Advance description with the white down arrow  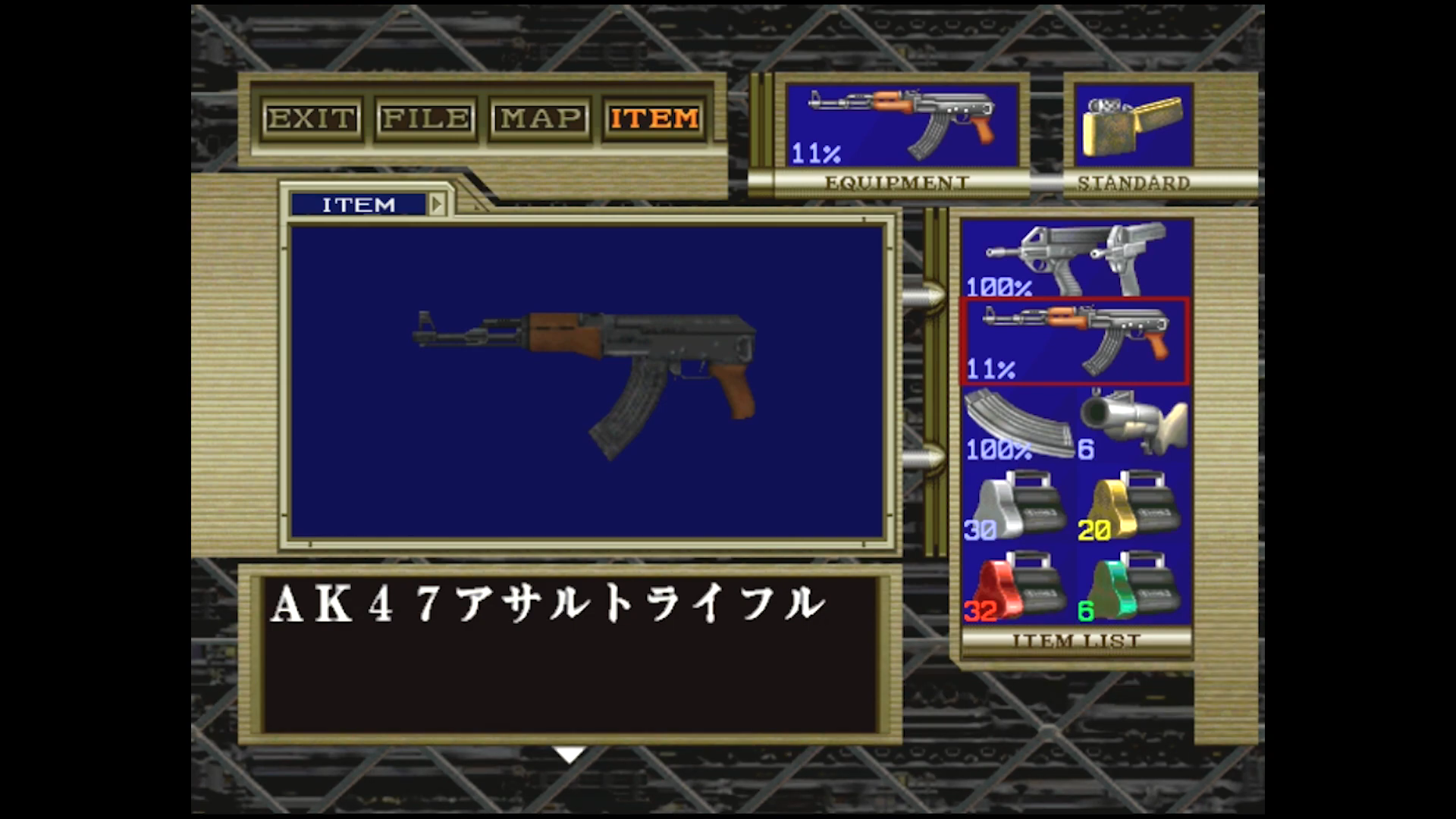pyautogui.click(x=569, y=755)
